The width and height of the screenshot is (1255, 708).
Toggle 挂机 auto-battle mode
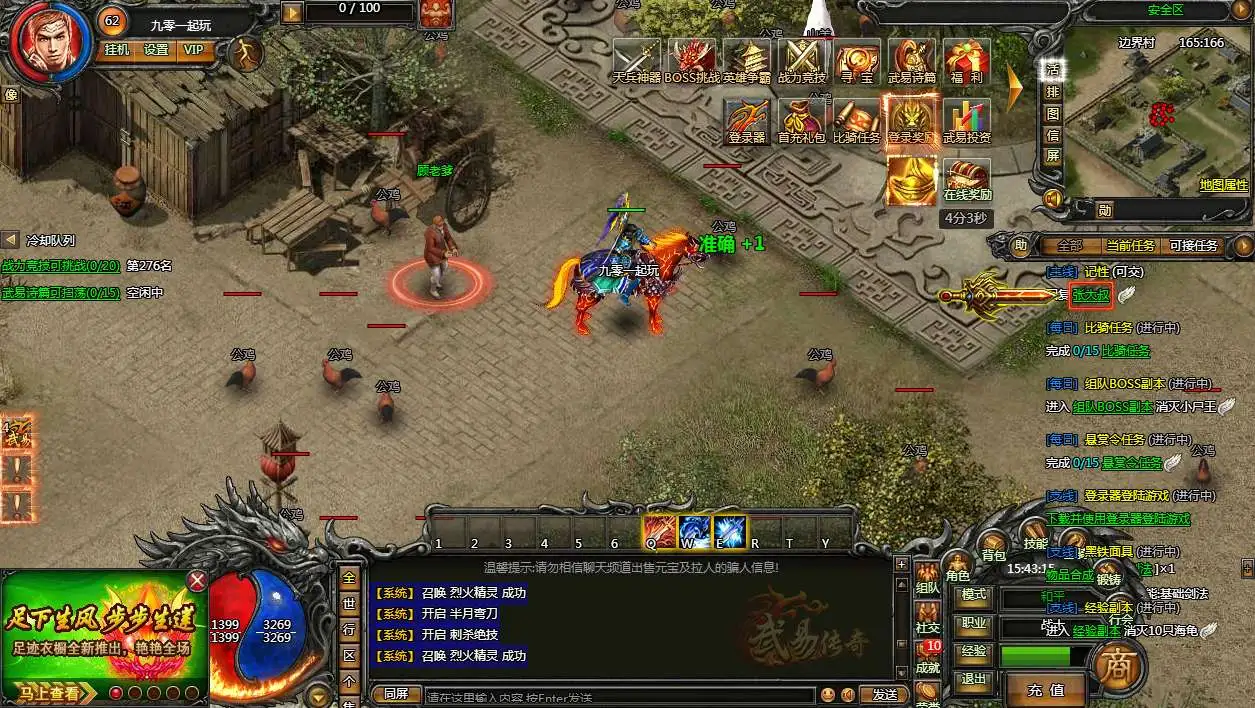point(117,50)
